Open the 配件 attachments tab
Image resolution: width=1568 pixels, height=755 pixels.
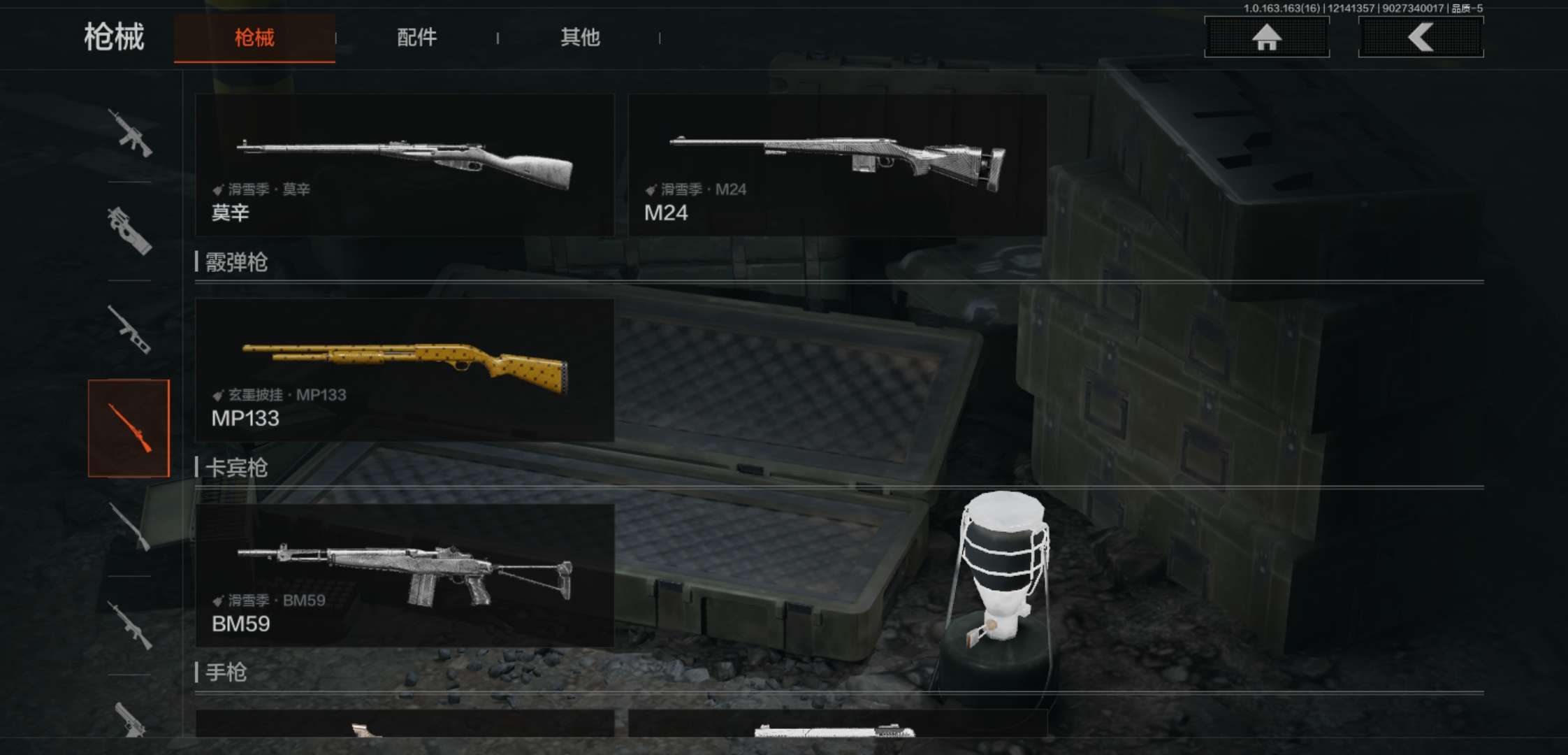coord(416,38)
